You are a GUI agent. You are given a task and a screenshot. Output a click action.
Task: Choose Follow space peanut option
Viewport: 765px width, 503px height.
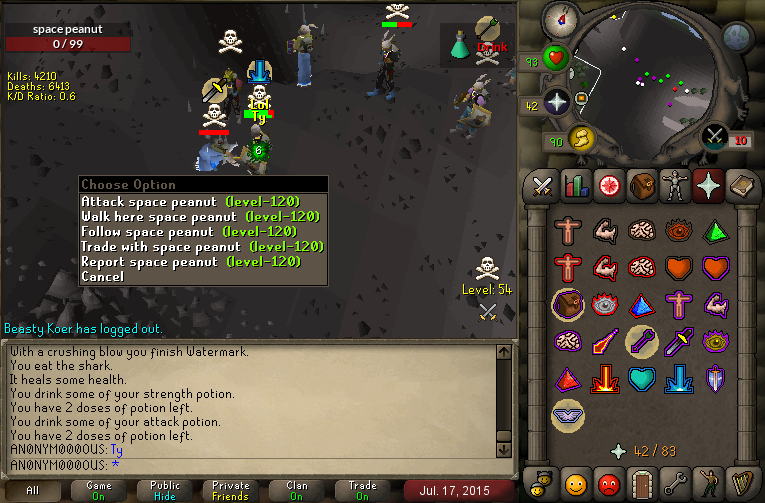(x=200, y=231)
